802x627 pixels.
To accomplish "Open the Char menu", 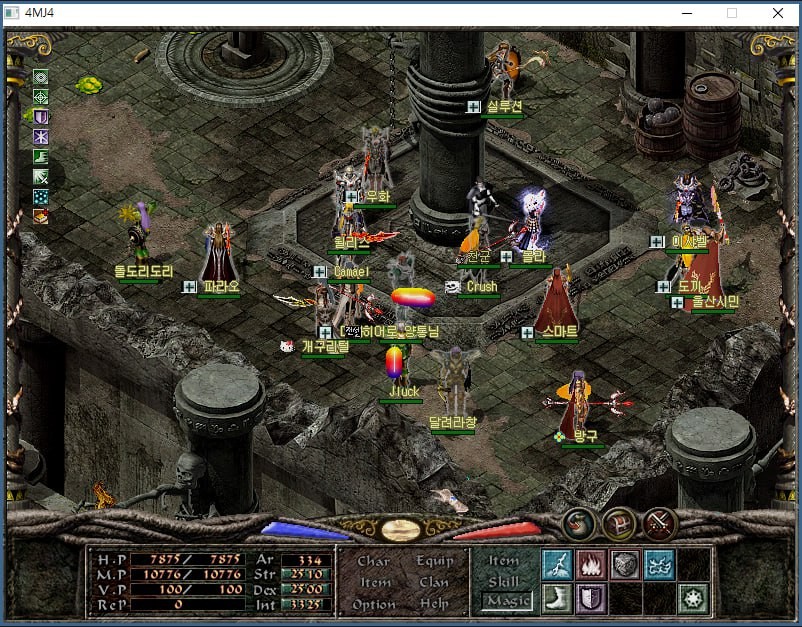I will [x=373, y=561].
